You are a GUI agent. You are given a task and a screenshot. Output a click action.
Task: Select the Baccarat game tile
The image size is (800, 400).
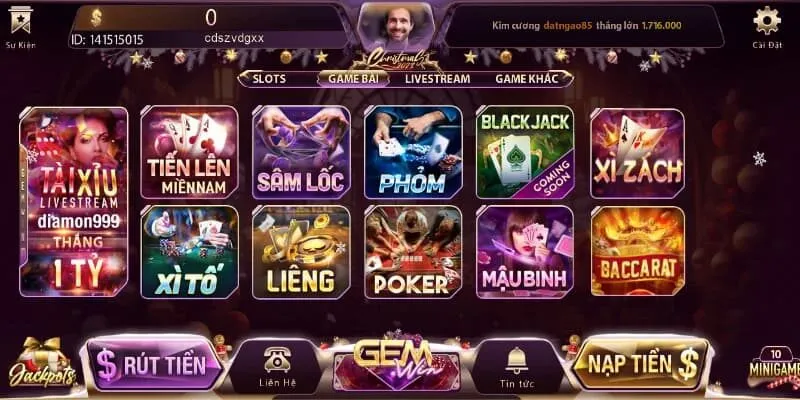[x=637, y=252]
